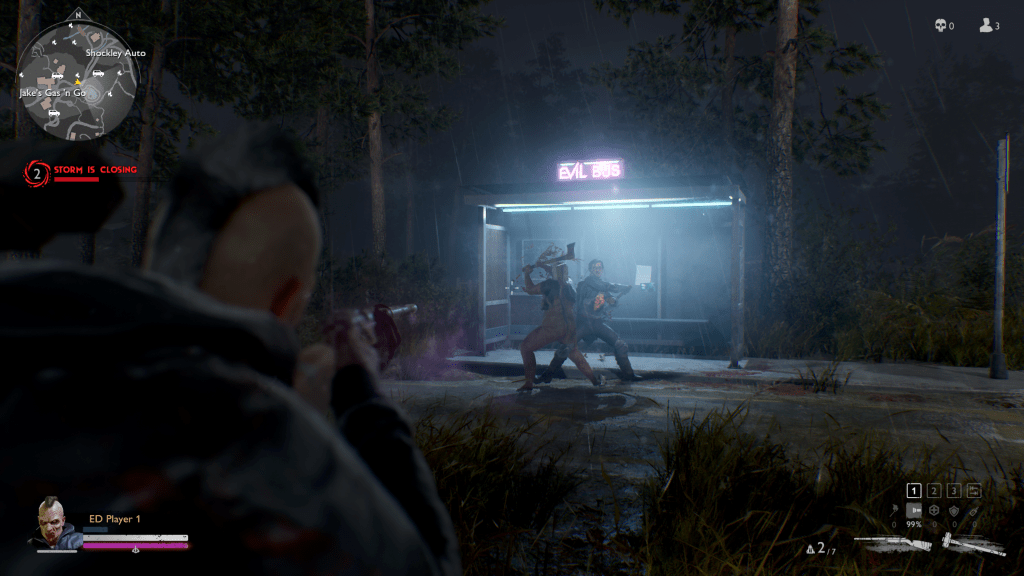Open the loadout sliders icon
This screenshot has width=1024, height=576.
974,491
